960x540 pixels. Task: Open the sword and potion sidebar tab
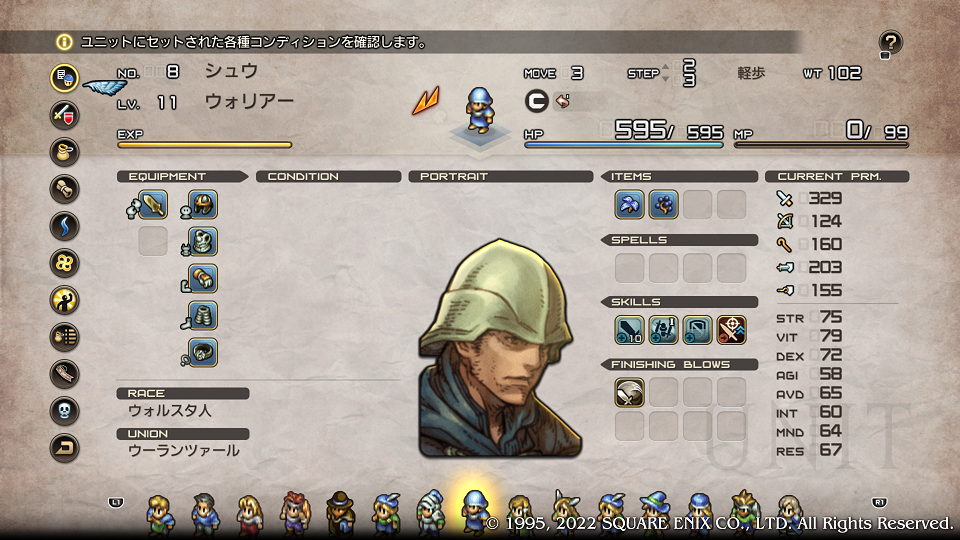coord(65,114)
